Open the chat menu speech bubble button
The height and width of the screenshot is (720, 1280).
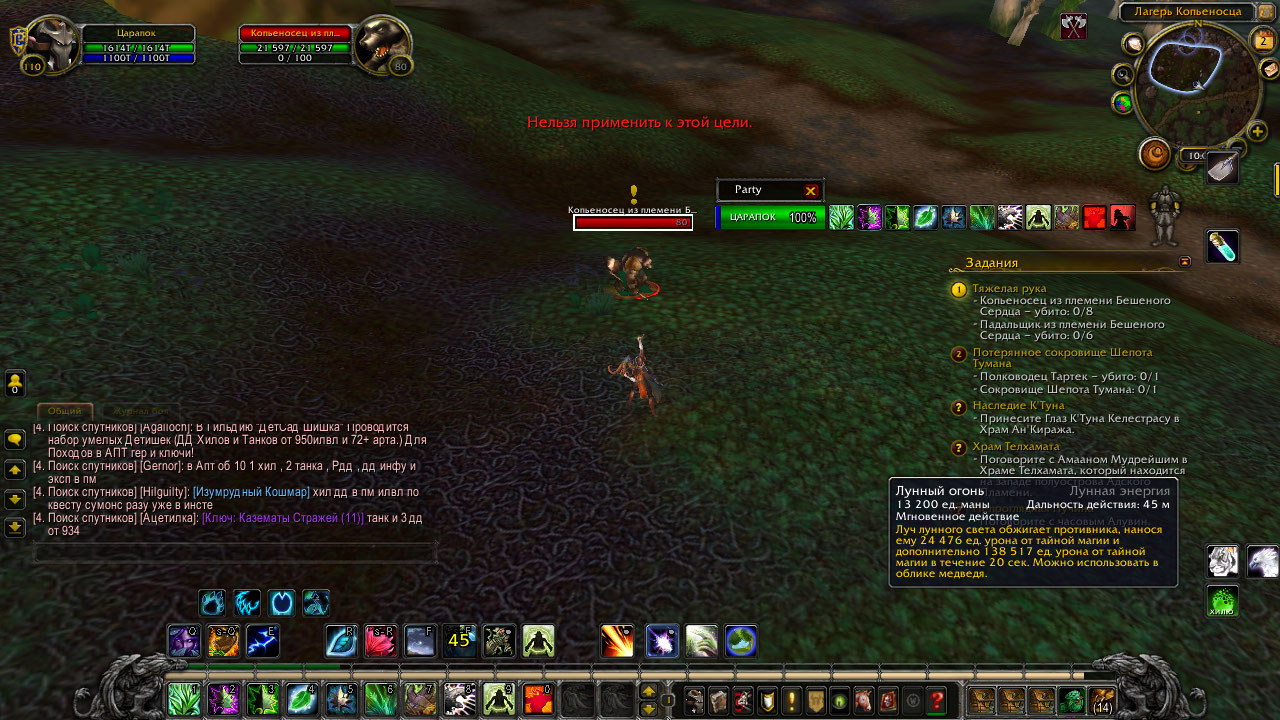tap(15, 439)
